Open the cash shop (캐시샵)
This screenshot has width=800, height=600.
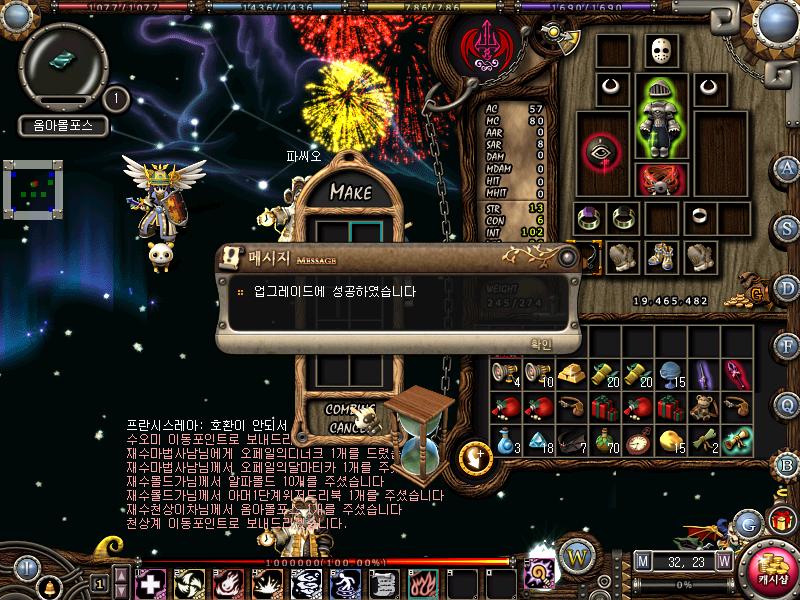[772, 570]
